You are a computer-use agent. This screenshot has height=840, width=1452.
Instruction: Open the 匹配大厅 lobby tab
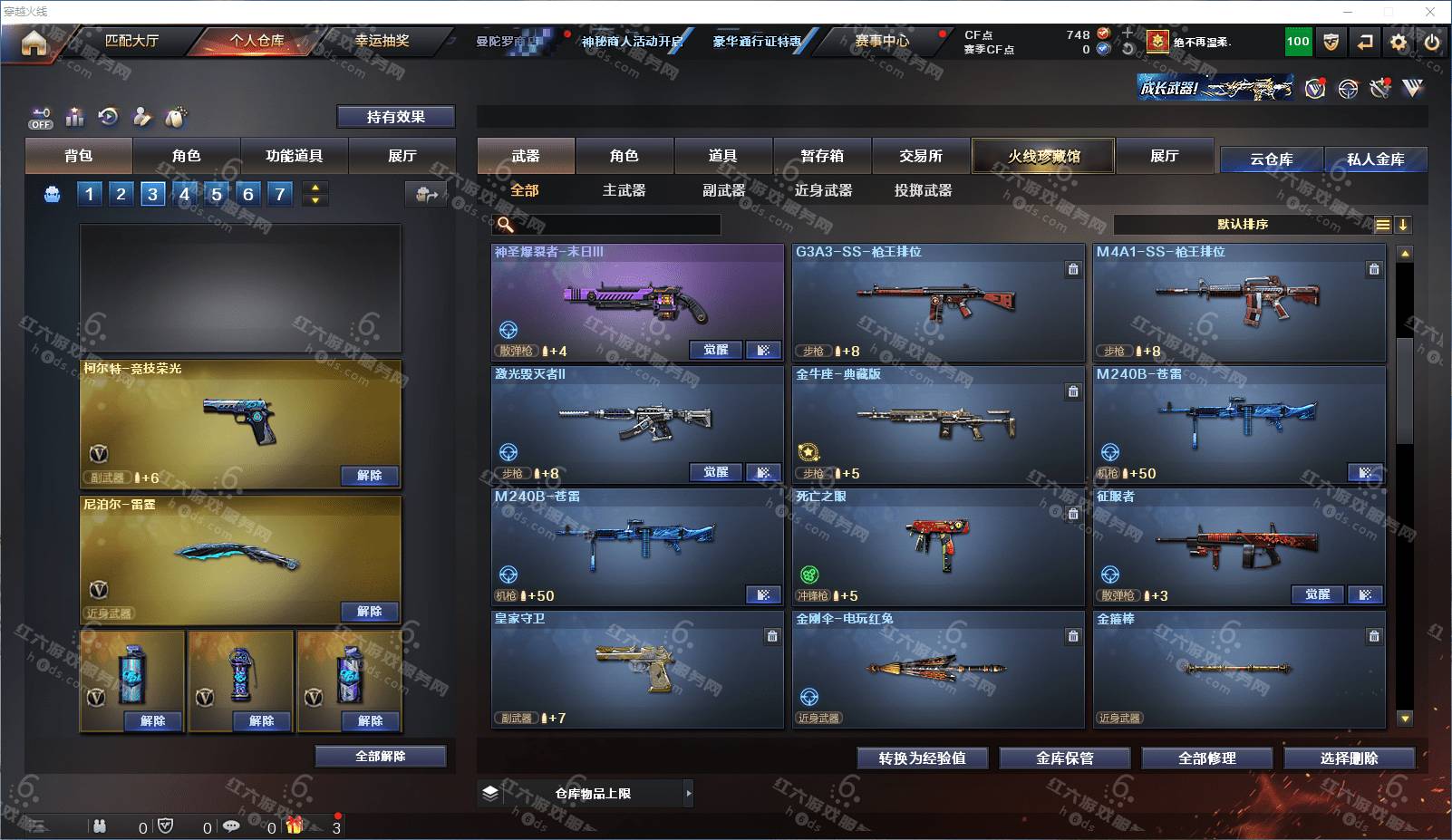click(x=131, y=41)
